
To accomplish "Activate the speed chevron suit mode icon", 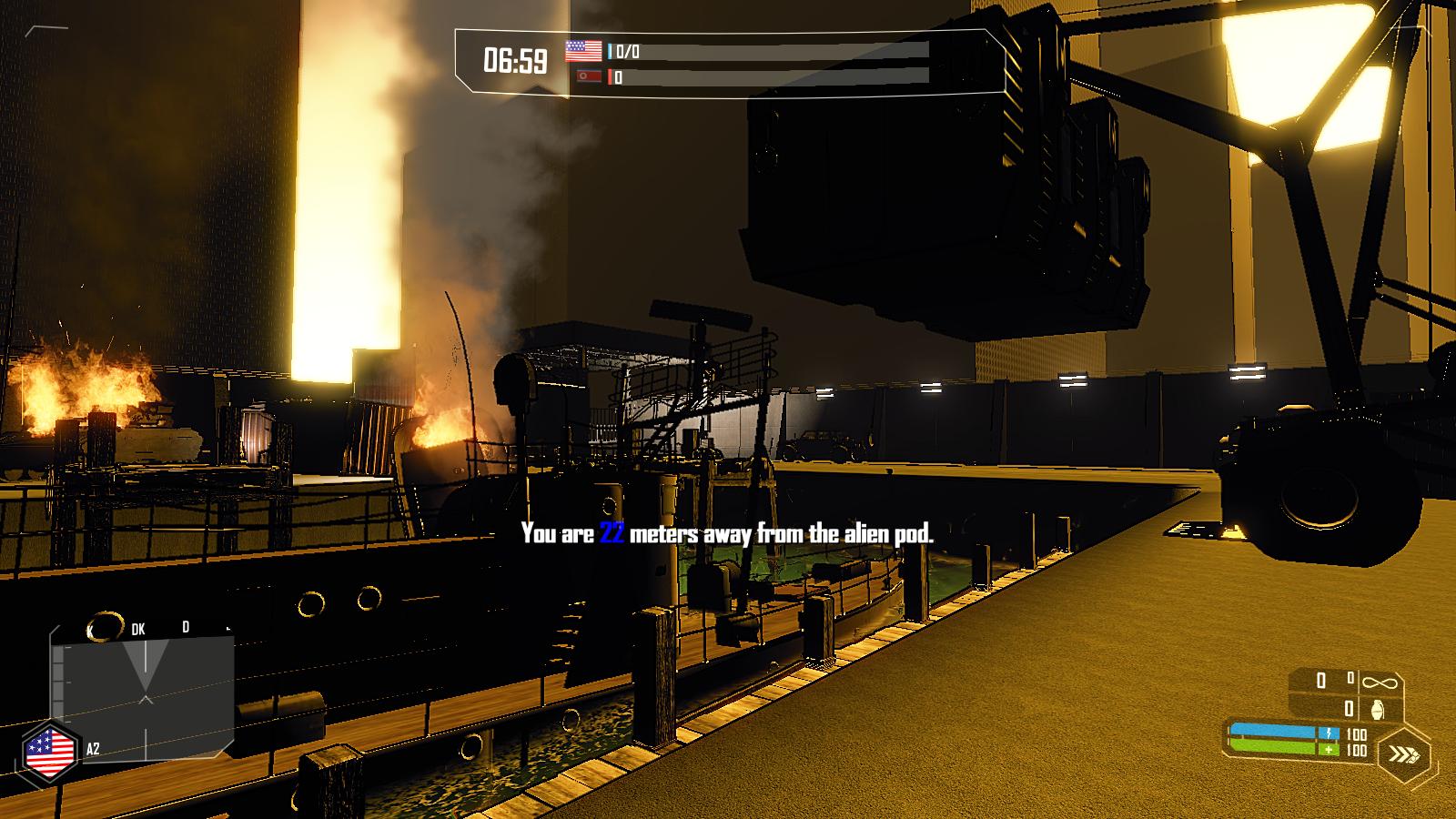I will click(x=1402, y=754).
